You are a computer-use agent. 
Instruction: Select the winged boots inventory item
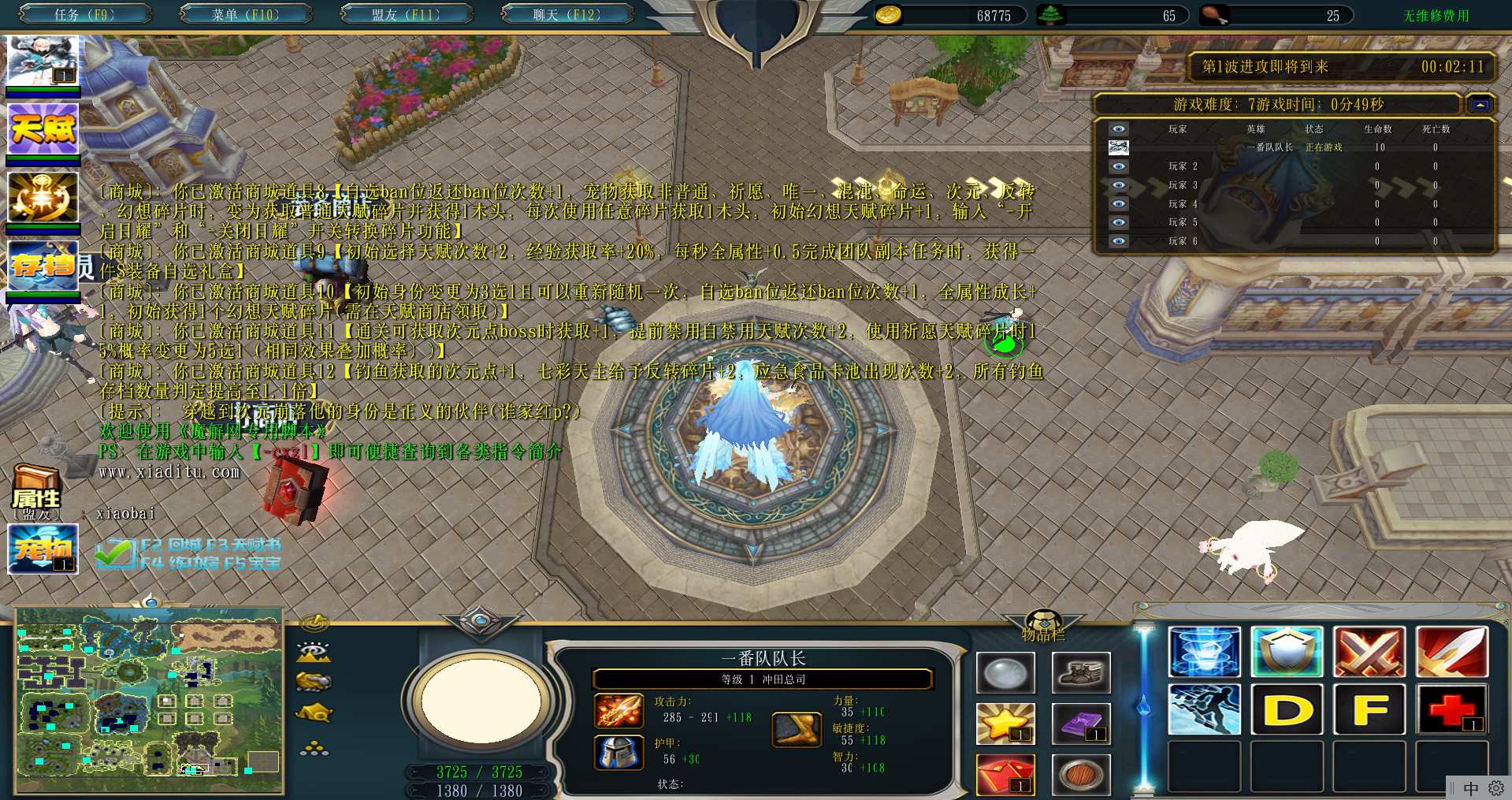tap(1081, 673)
